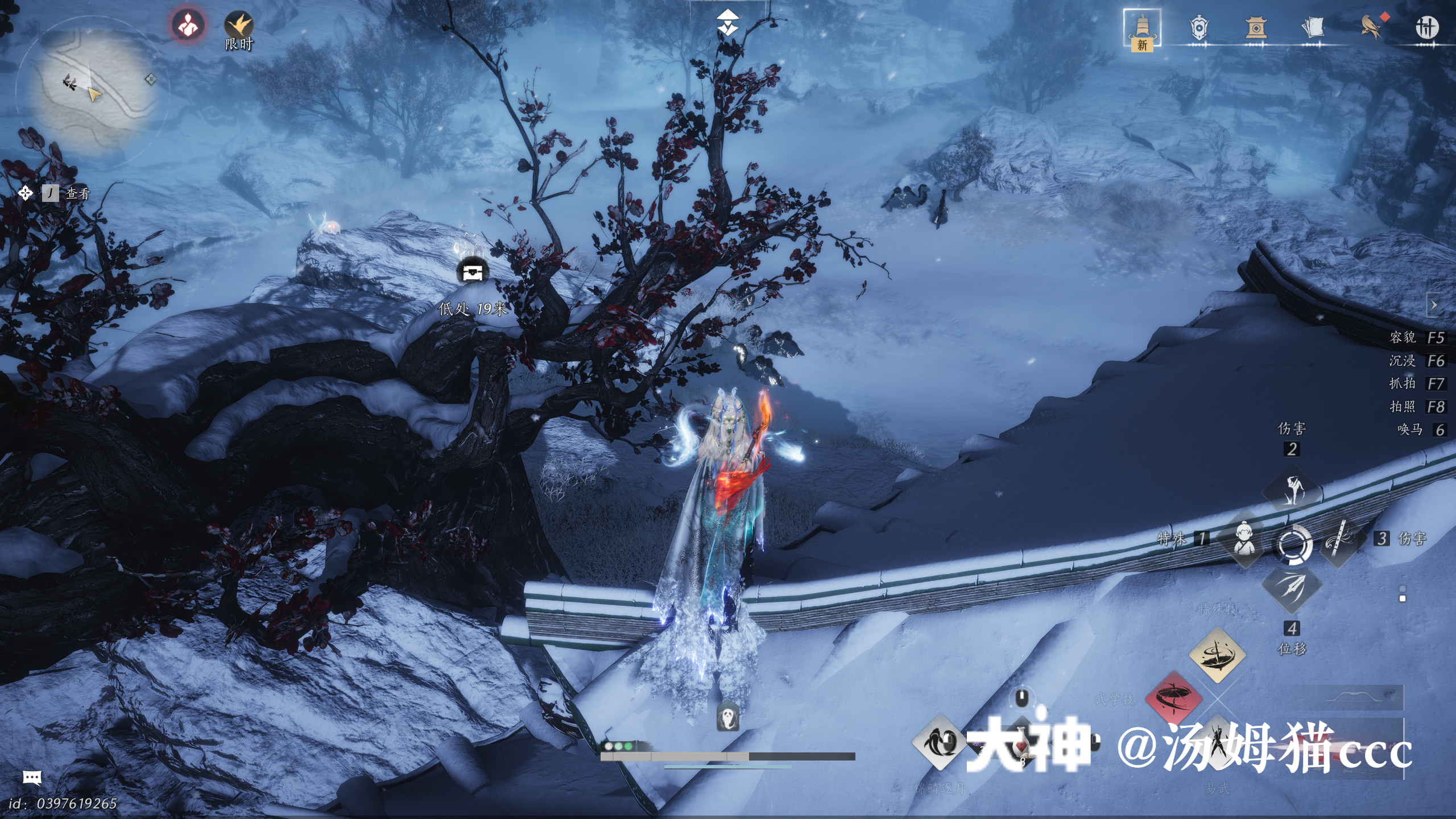Open the stacked papers icon
The width and height of the screenshot is (1456, 819).
click(1313, 28)
